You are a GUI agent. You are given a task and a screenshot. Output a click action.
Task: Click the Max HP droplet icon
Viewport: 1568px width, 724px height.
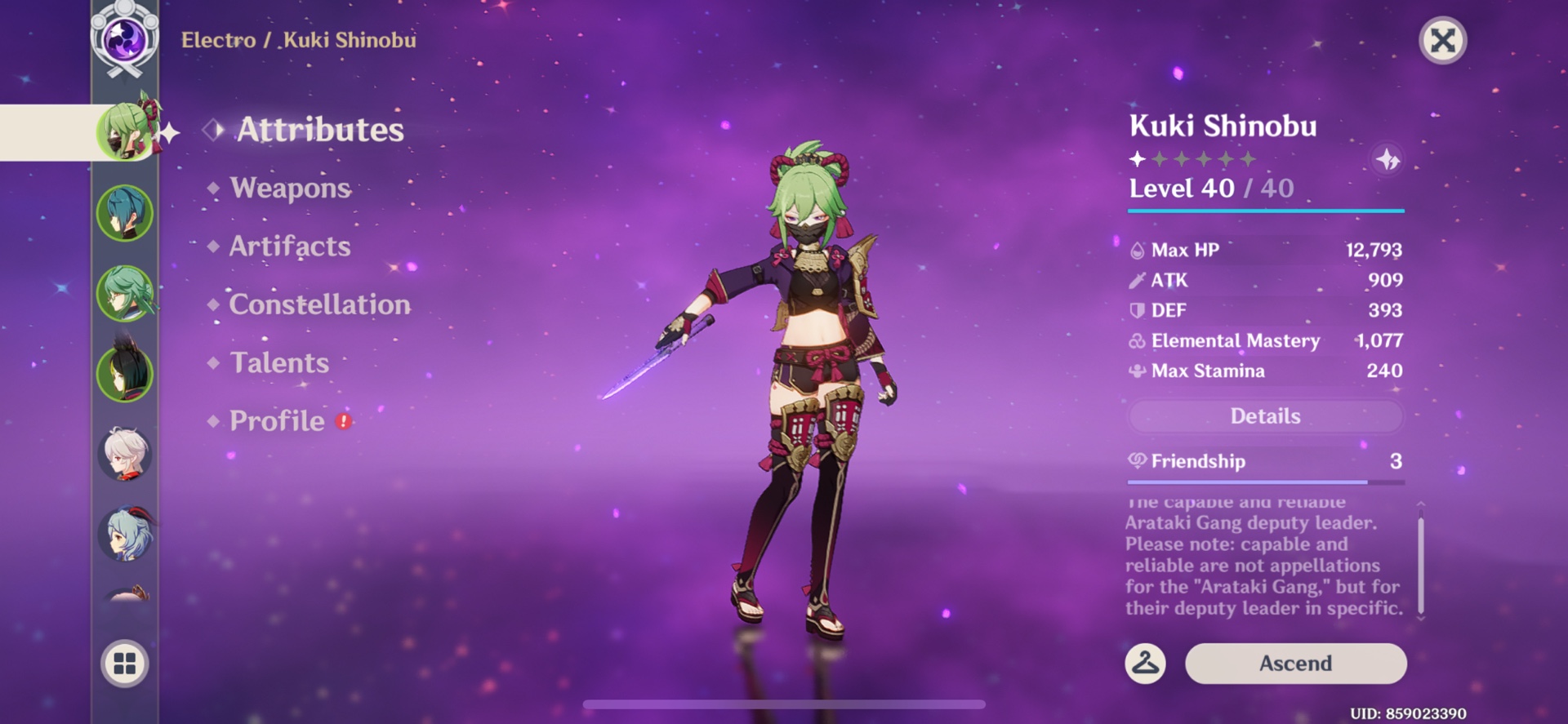(x=1137, y=251)
